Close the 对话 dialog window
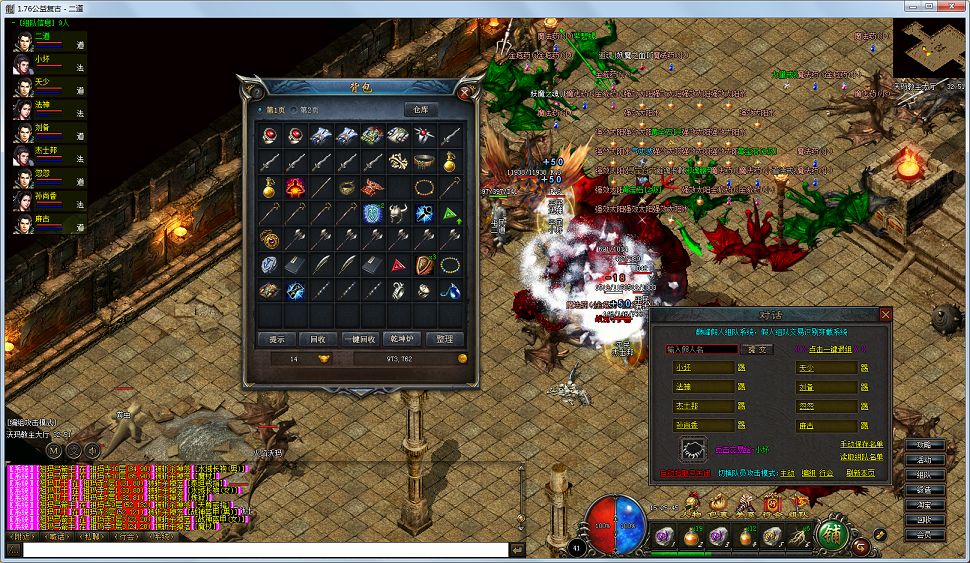 tap(885, 314)
